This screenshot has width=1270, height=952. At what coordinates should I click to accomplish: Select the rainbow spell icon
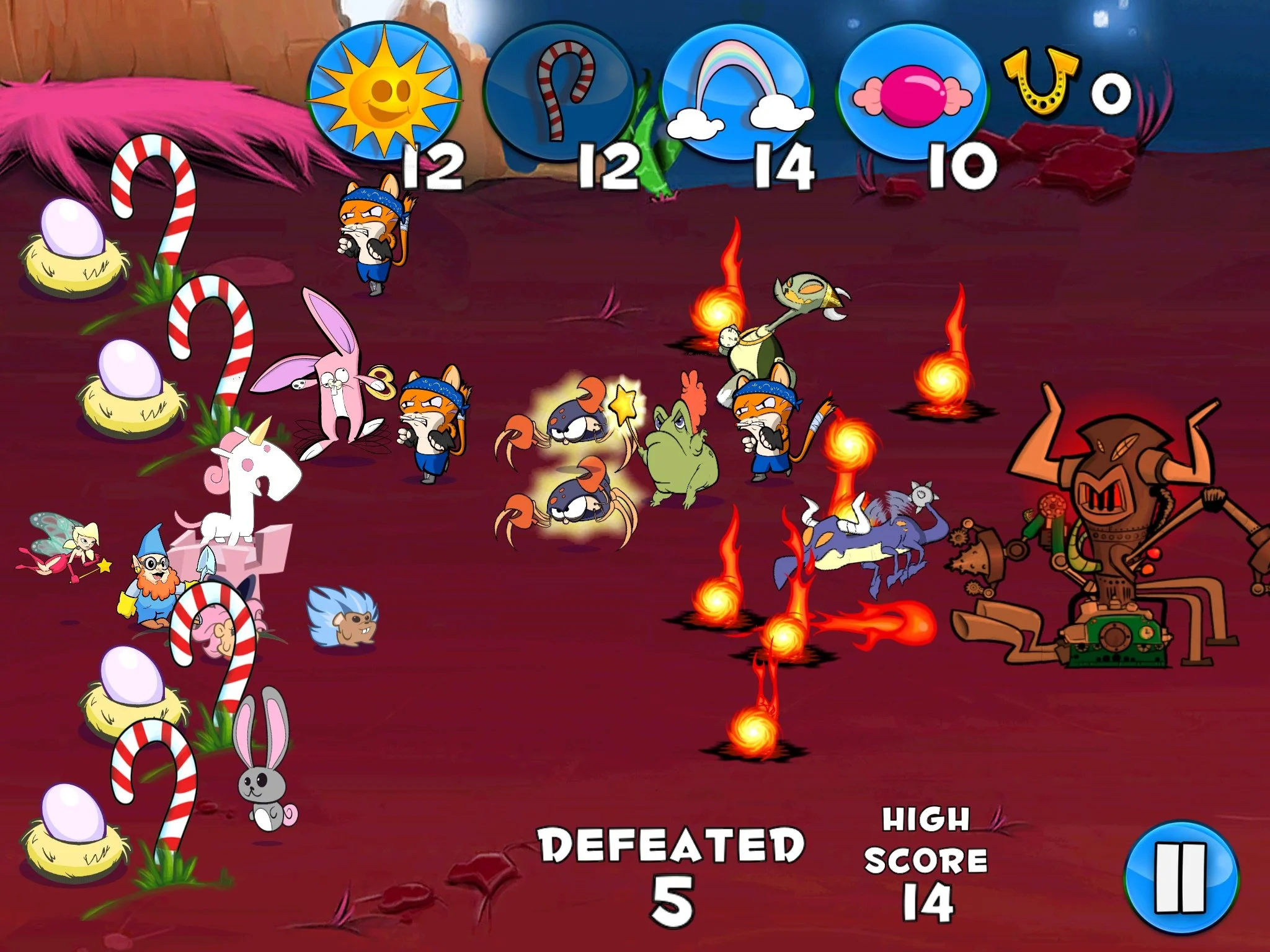point(739,87)
